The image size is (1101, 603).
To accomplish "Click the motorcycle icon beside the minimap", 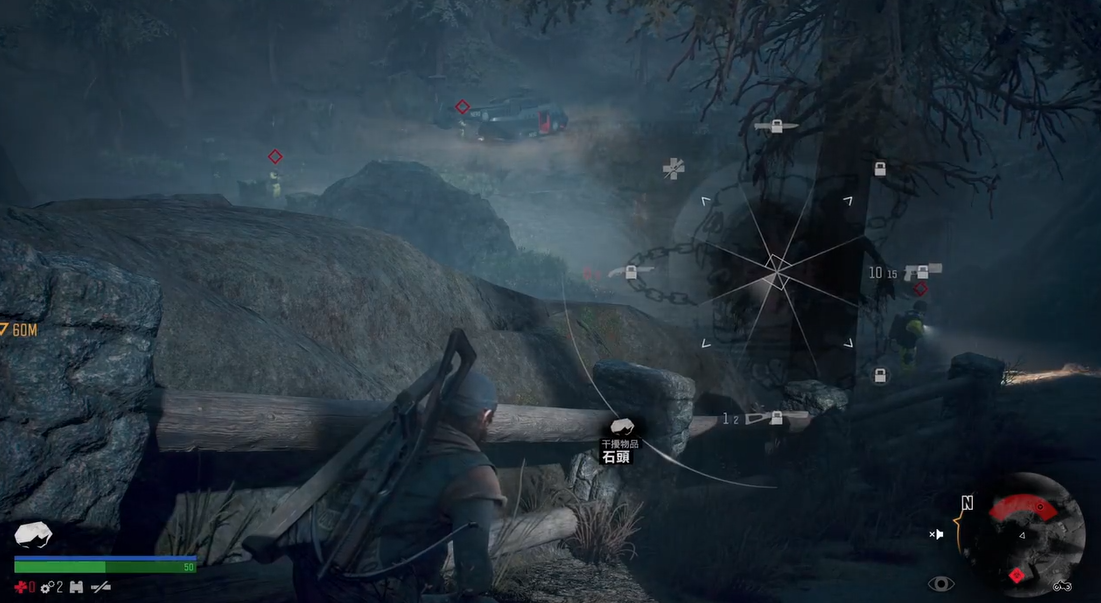I will [x=1061, y=585].
